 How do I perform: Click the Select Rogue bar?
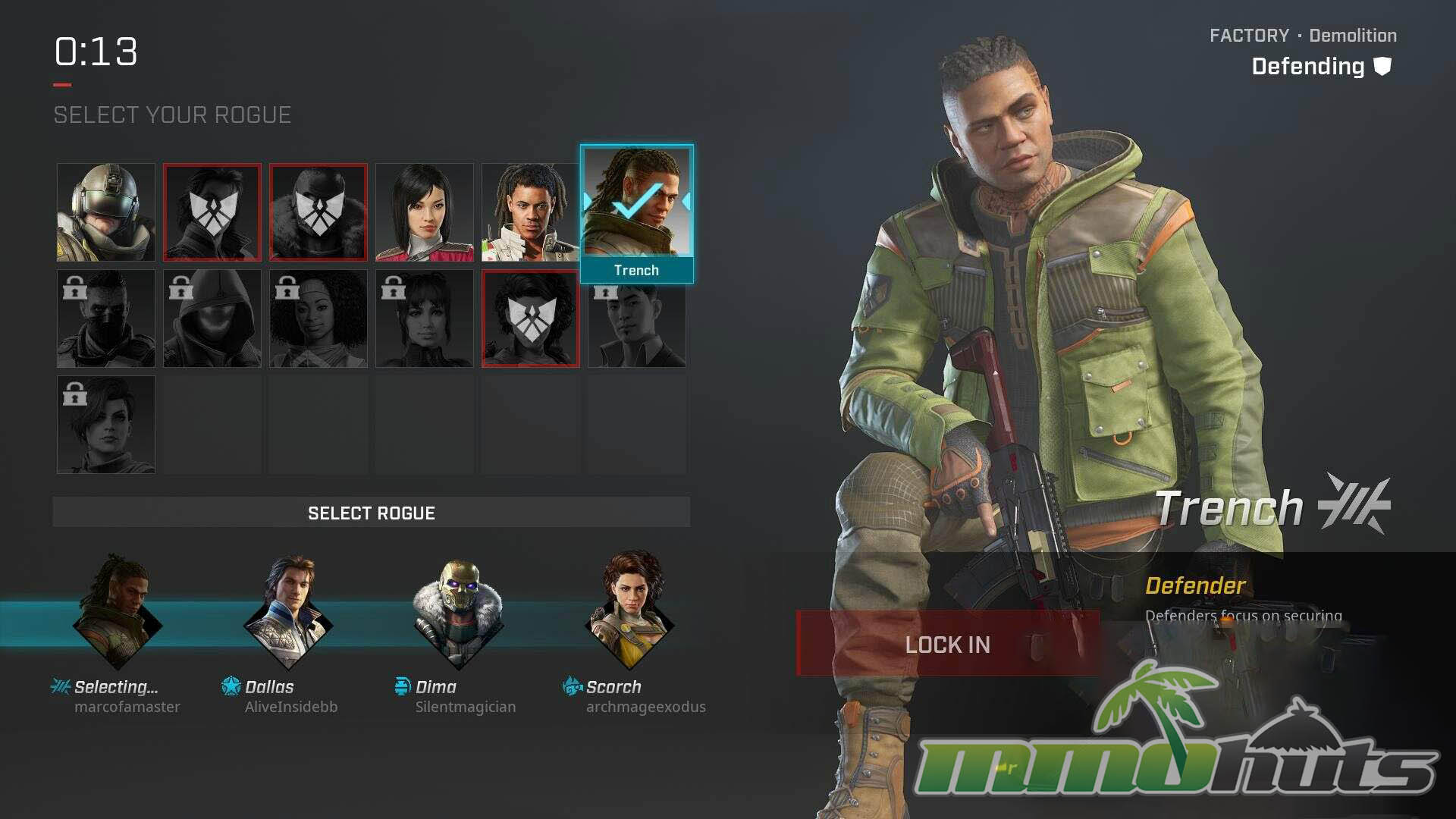click(x=371, y=513)
